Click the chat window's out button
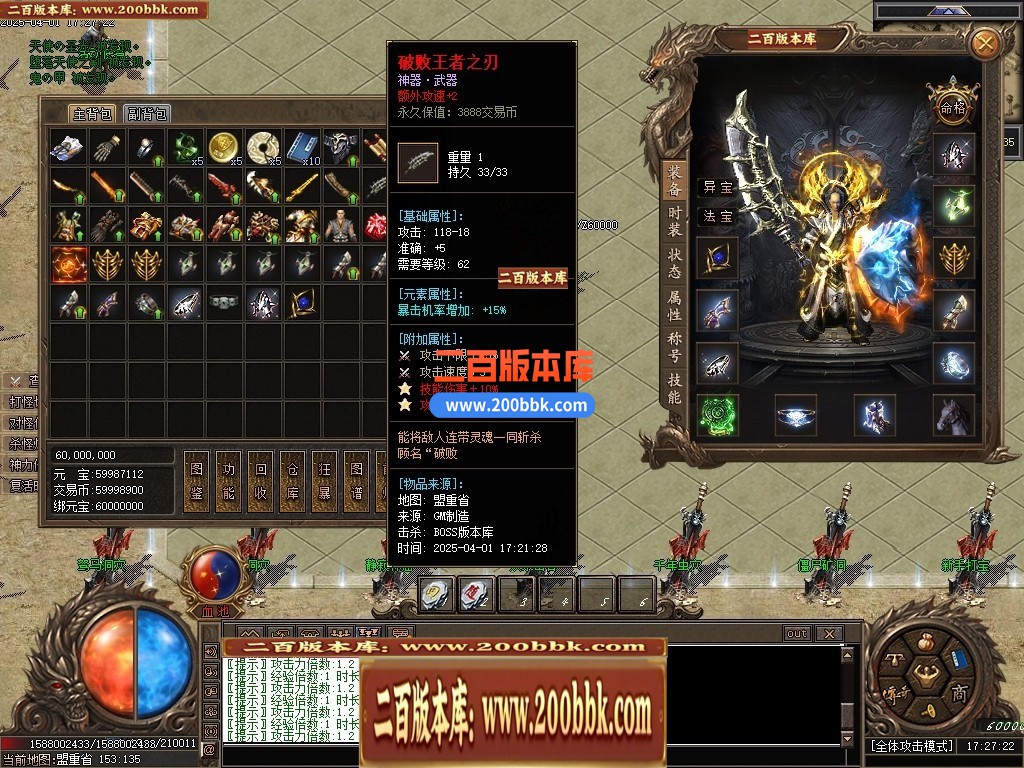Image resolution: width=1024 pixels, height=768 pixels. point(797,634)
